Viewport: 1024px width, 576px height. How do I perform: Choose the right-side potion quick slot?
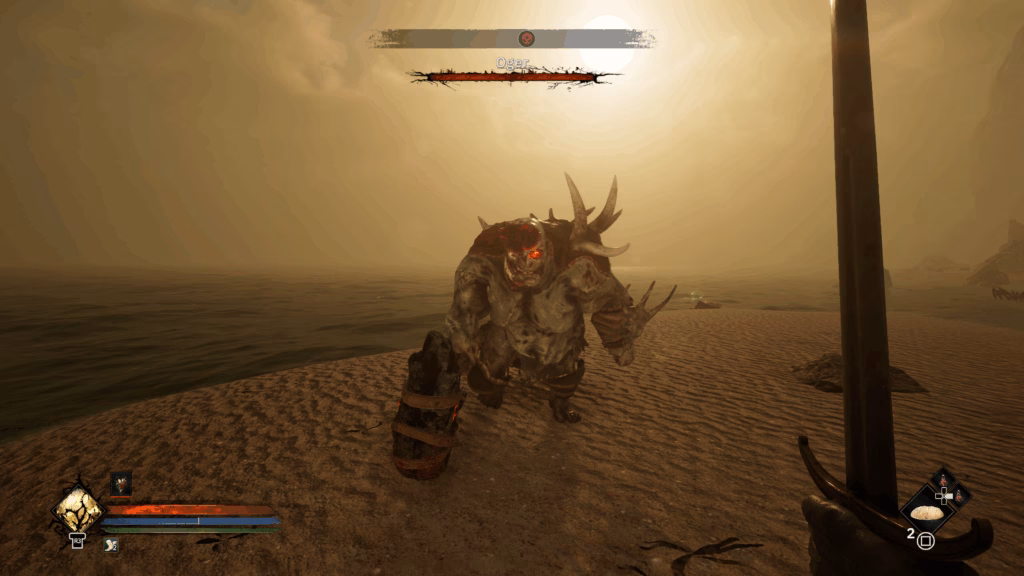point(961,496)
